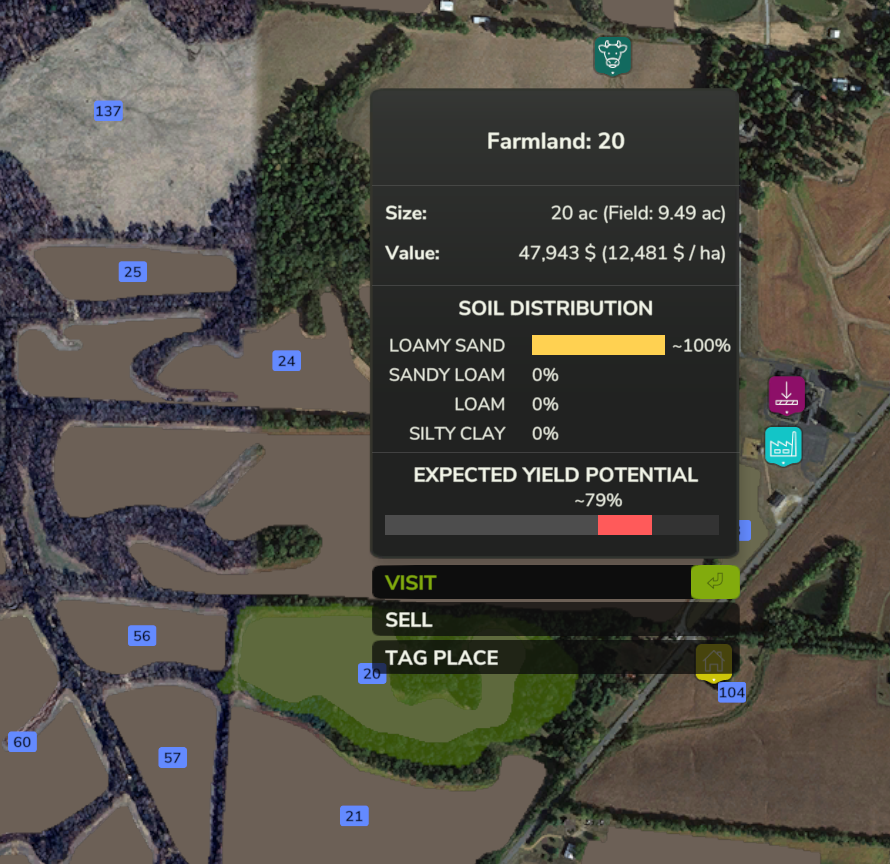
Task: Click the field 21 number label
Action: coord(354,816)
